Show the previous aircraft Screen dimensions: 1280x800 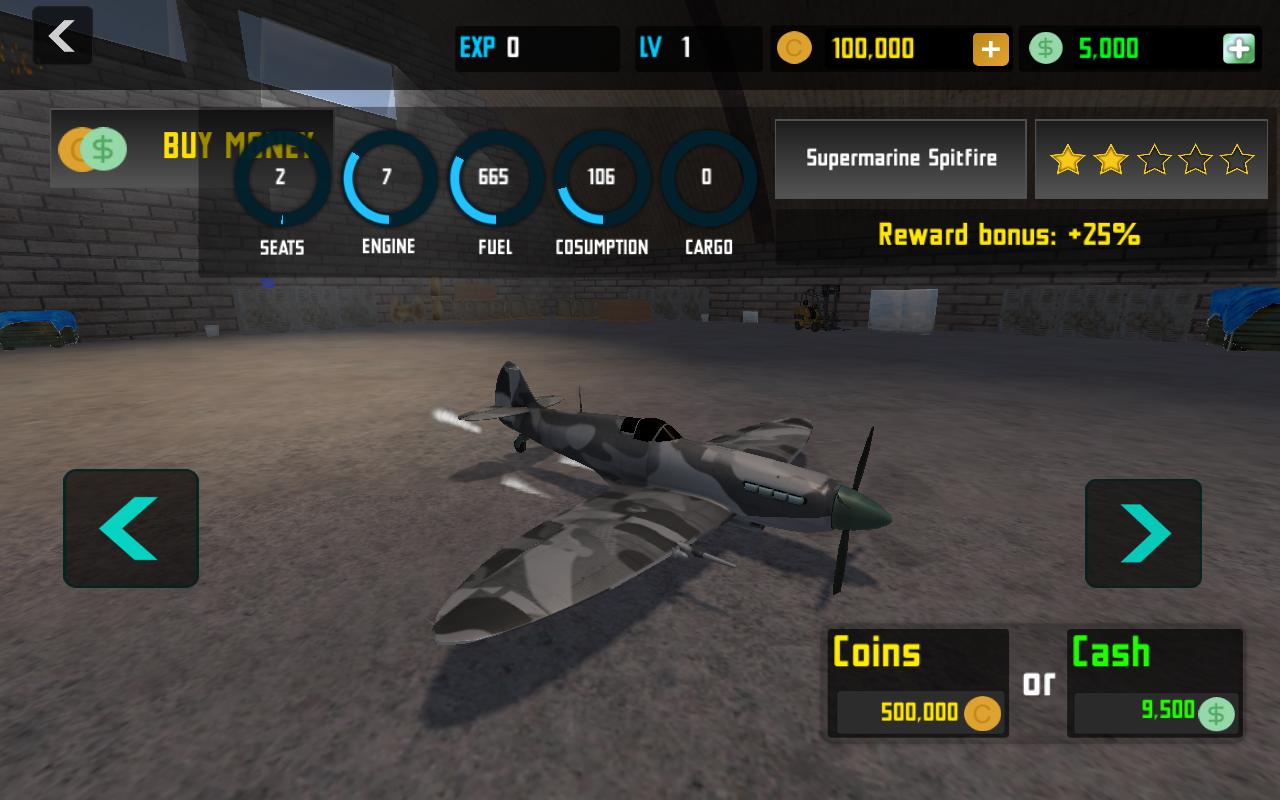[x=131, y=528]
